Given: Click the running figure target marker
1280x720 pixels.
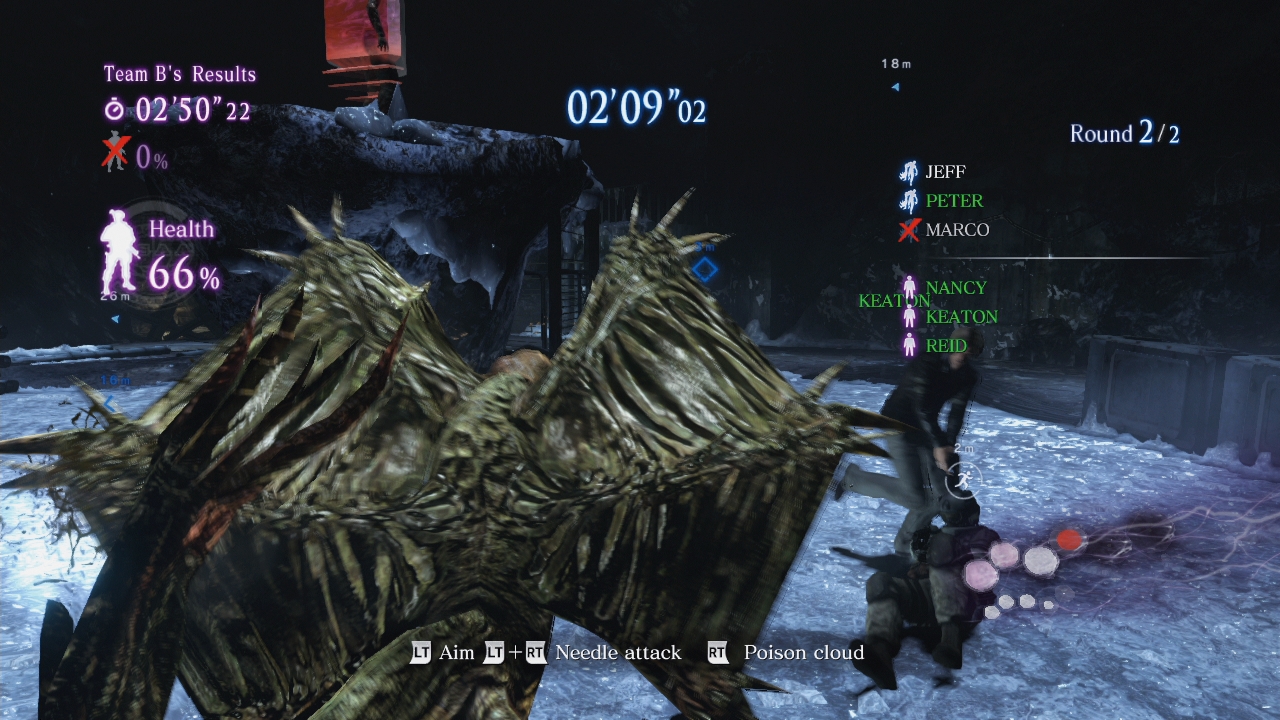Looking at the screenshot, I should (x=963, y=481).
